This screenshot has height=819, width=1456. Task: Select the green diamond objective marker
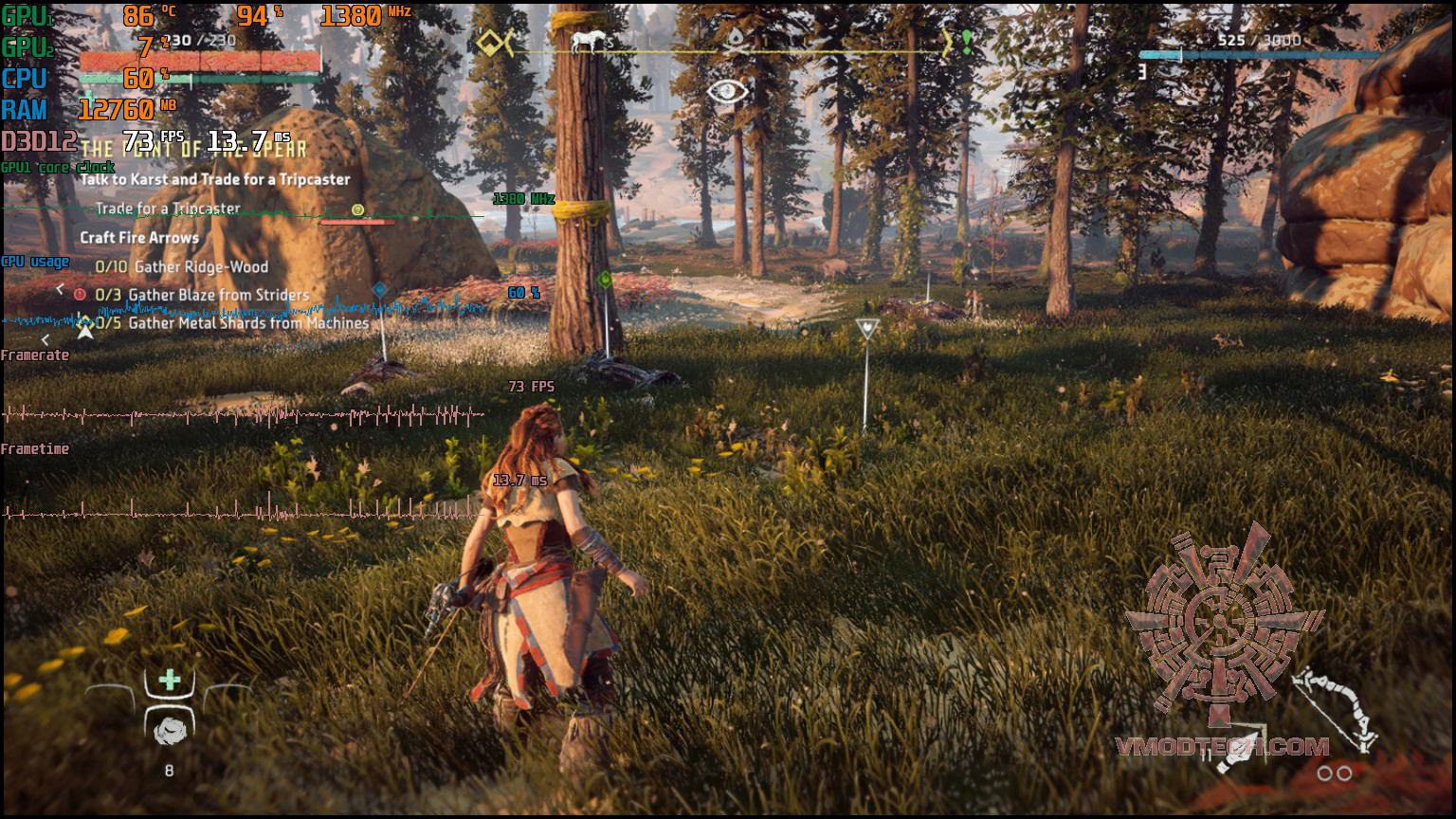pos(605,280)
